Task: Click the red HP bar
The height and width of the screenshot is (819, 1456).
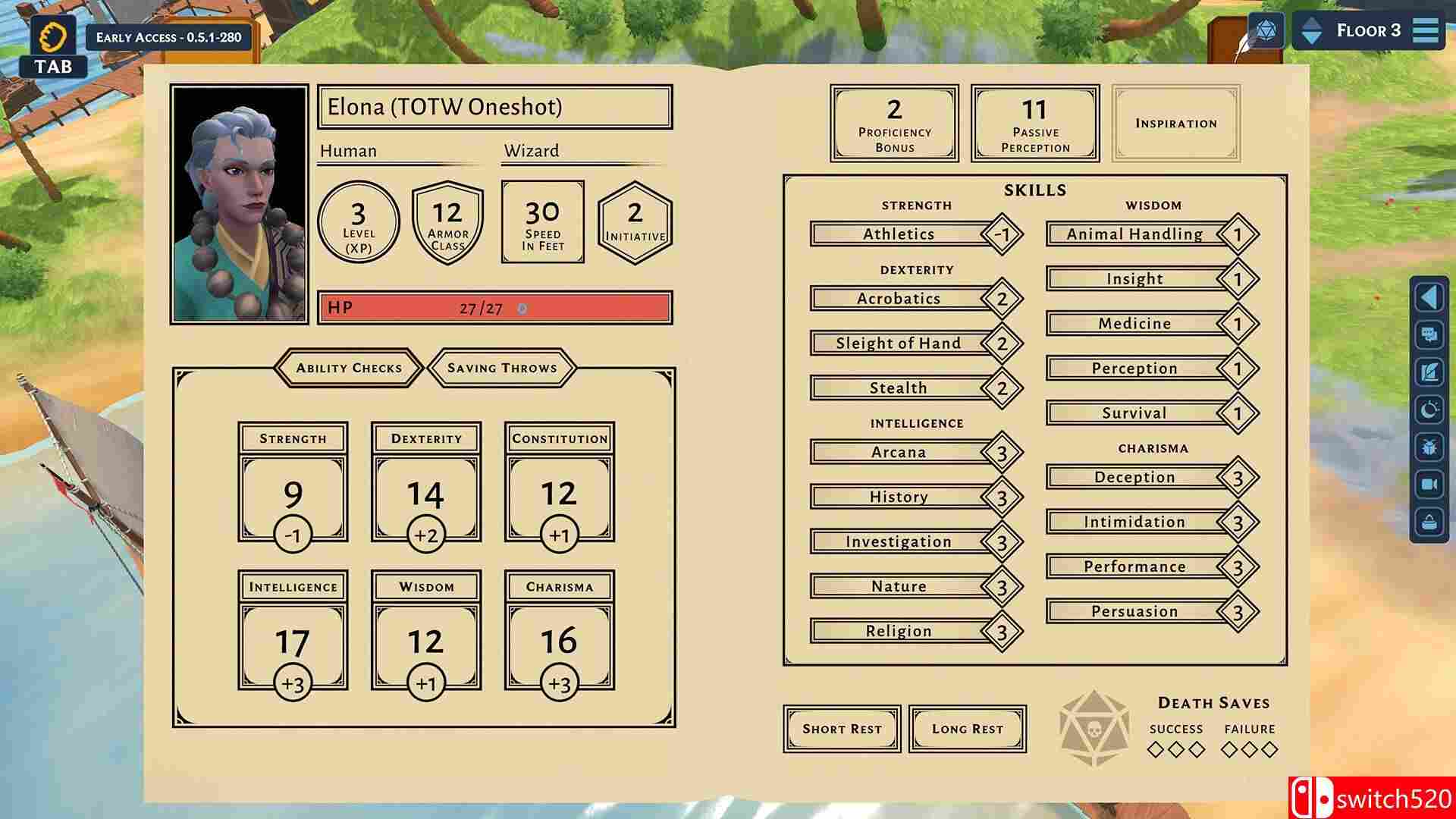Action: tap(493, 306)
